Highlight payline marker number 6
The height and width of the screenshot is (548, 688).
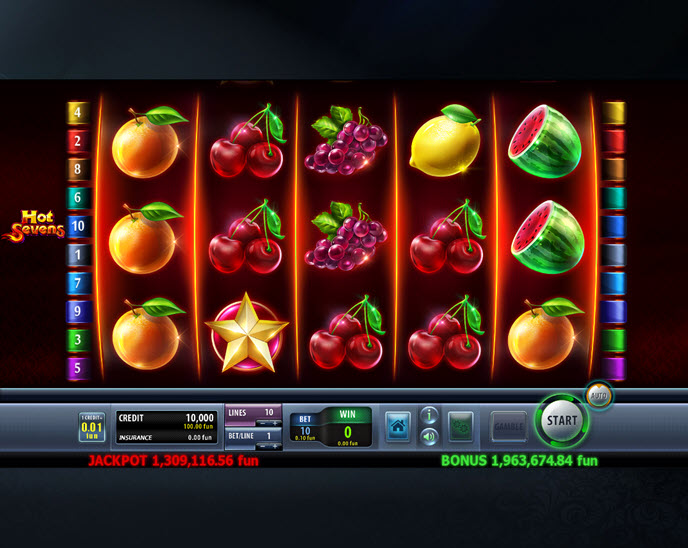pos(78,198)
